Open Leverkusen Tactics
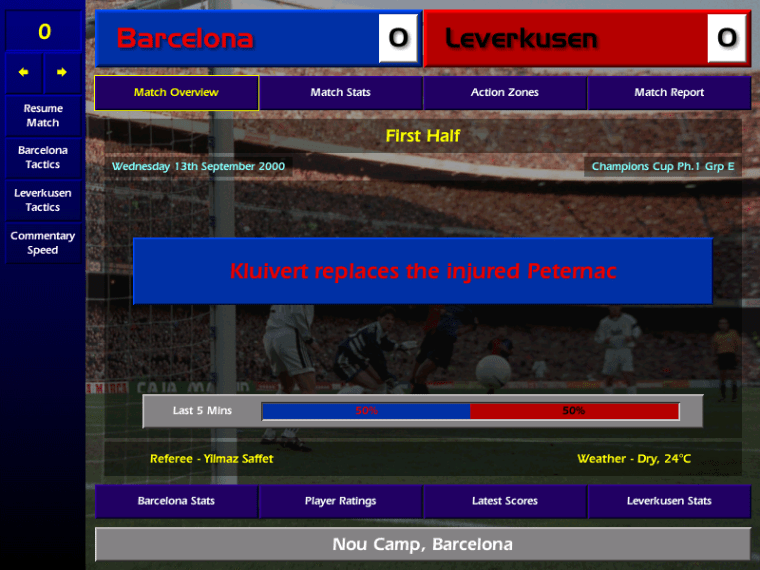 click(42, 200)
